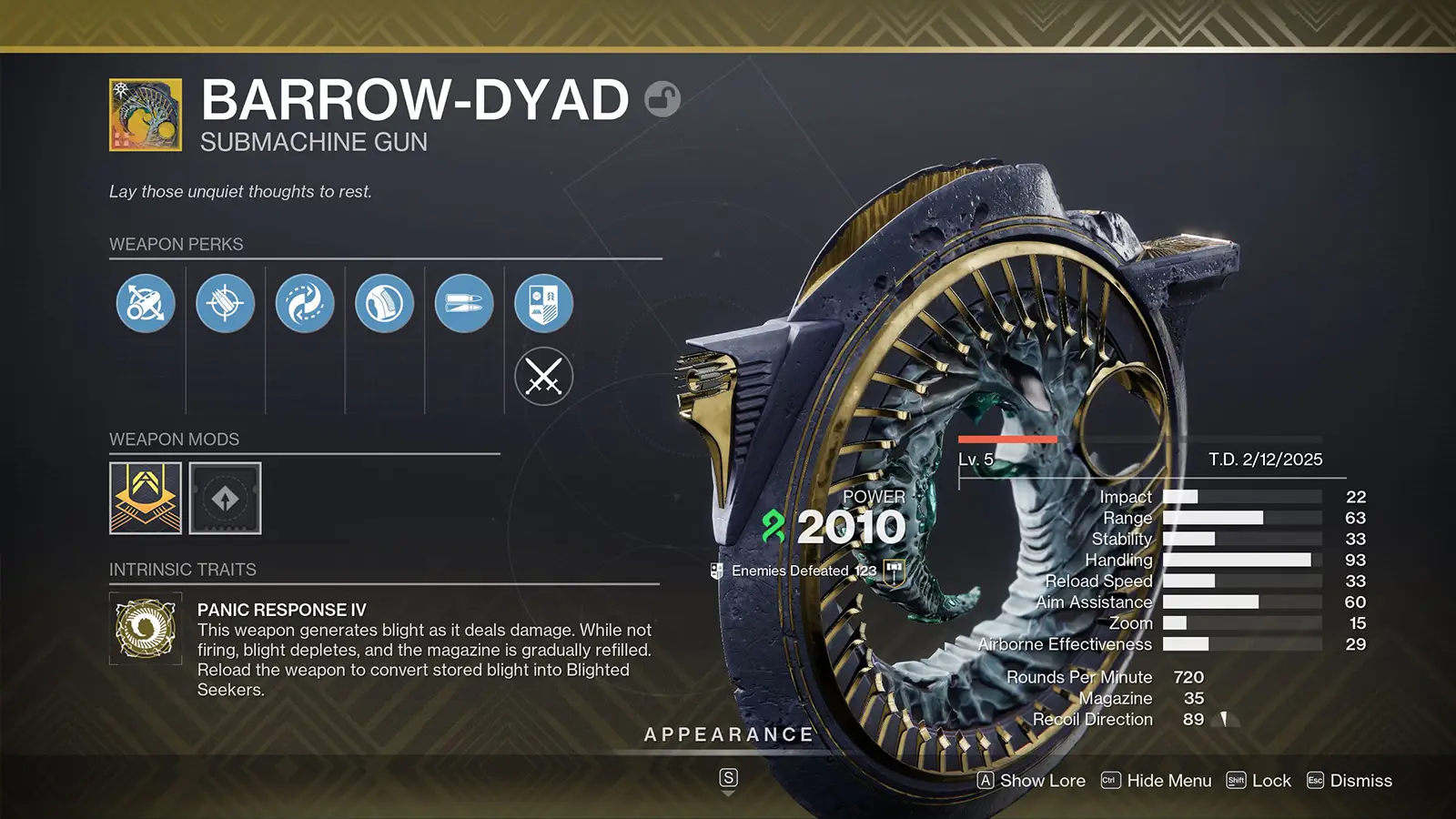The width and height of the screenshot is (1456, 819).
Task: Inspect the bullet-in-crosshair magazine perk
Action: (x=225, y=303)
